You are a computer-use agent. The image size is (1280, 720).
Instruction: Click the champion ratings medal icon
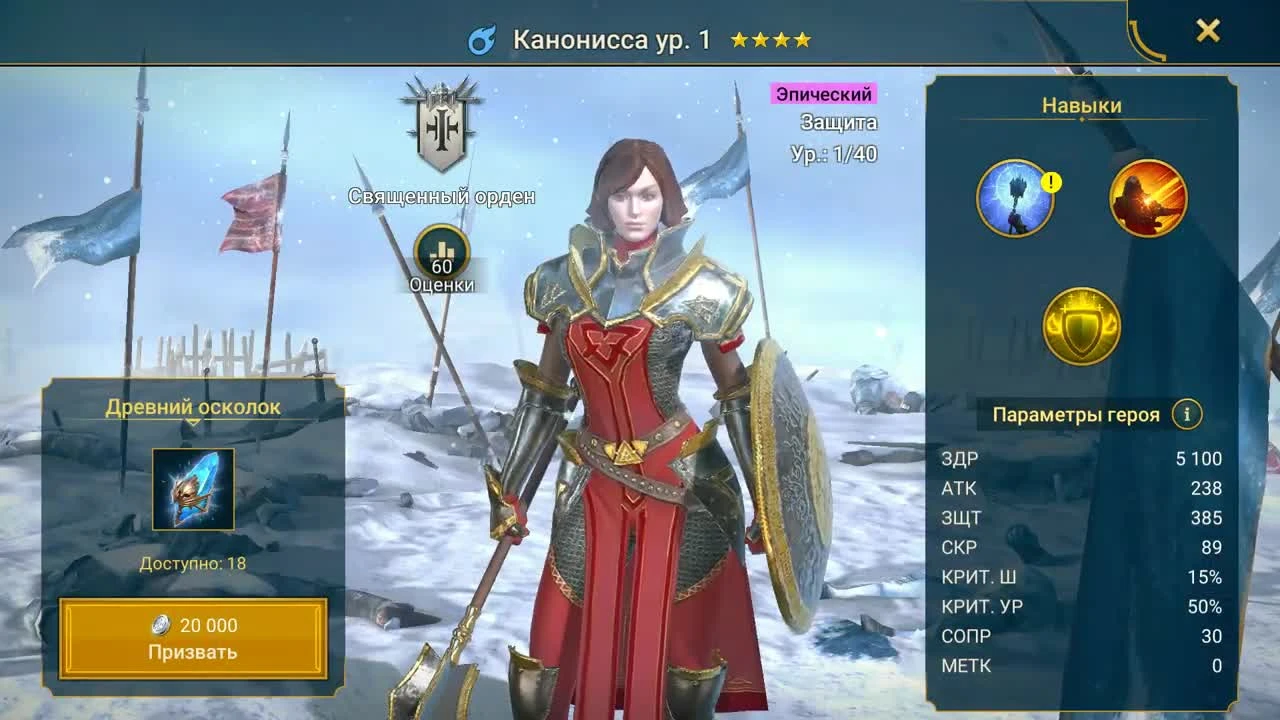pyautogui.click(x=440, y=252)
